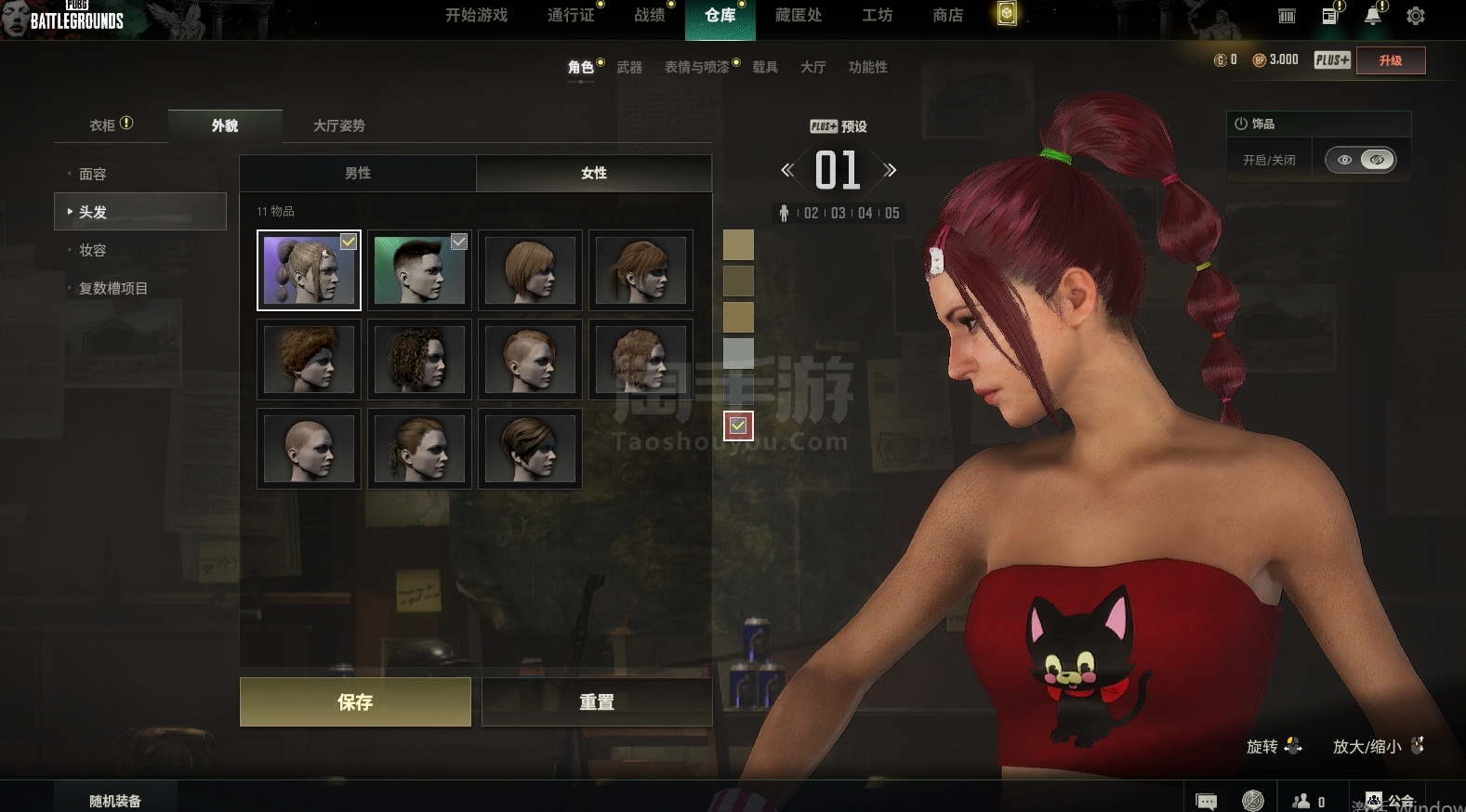Viewport: 1466px width, 812px height.
Task: Click the red 升级 upgrade button
Action: tap(1390, 60)
